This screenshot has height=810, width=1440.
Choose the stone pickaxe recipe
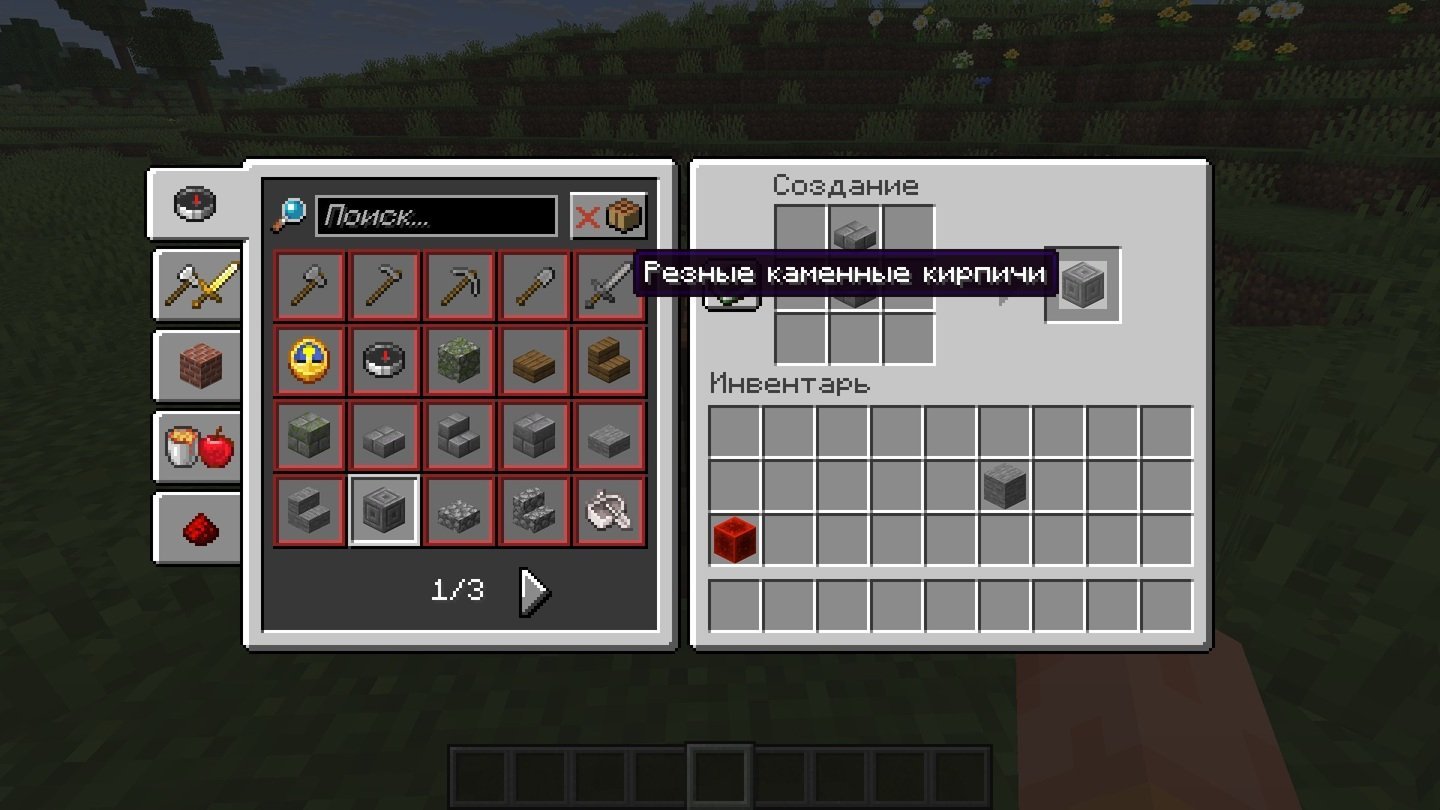point(460,287)
